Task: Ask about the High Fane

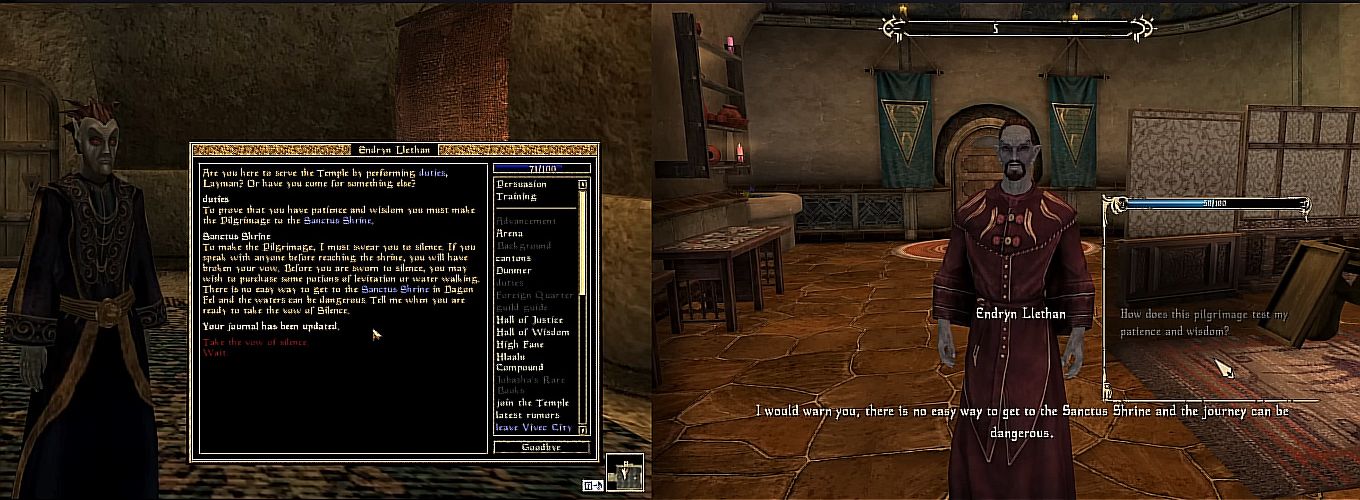Action: (x=520, y=344)
